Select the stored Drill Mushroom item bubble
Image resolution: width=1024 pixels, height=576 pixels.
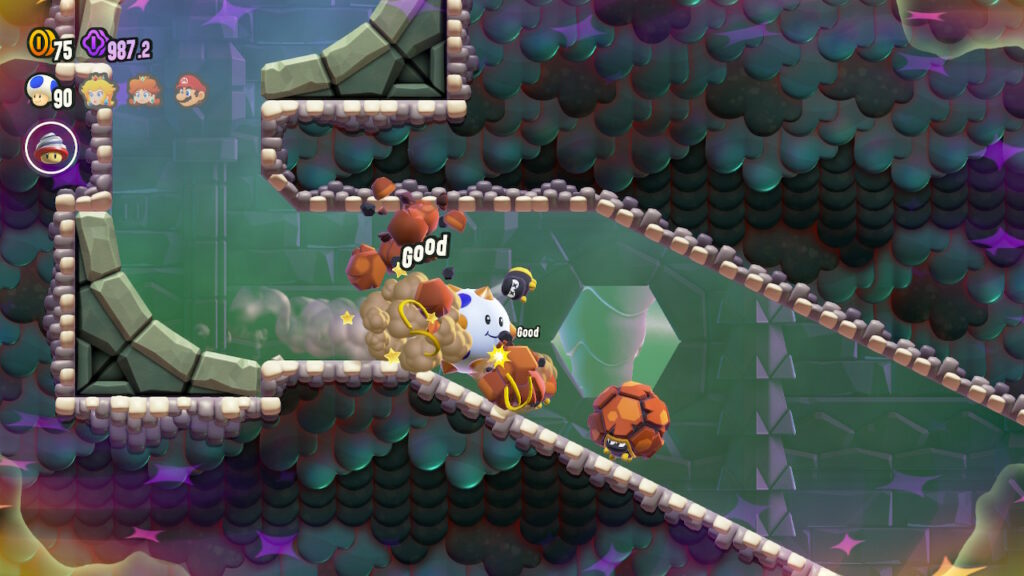click(x=51, y=148)
